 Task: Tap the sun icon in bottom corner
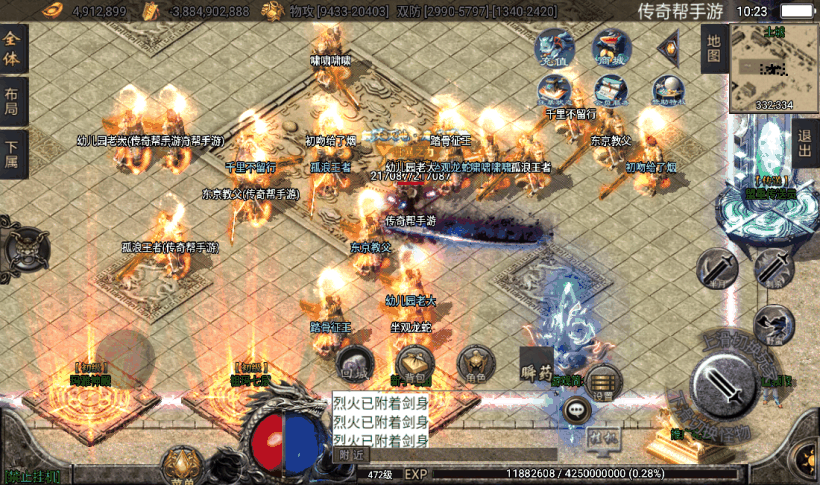click(x=806, y=462)
